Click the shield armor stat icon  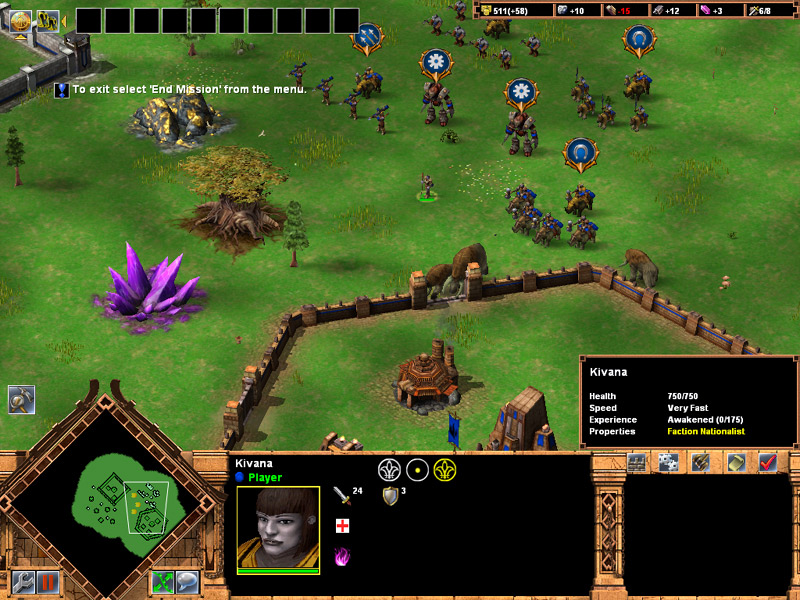pyautogui.click(x=389, y=496)
